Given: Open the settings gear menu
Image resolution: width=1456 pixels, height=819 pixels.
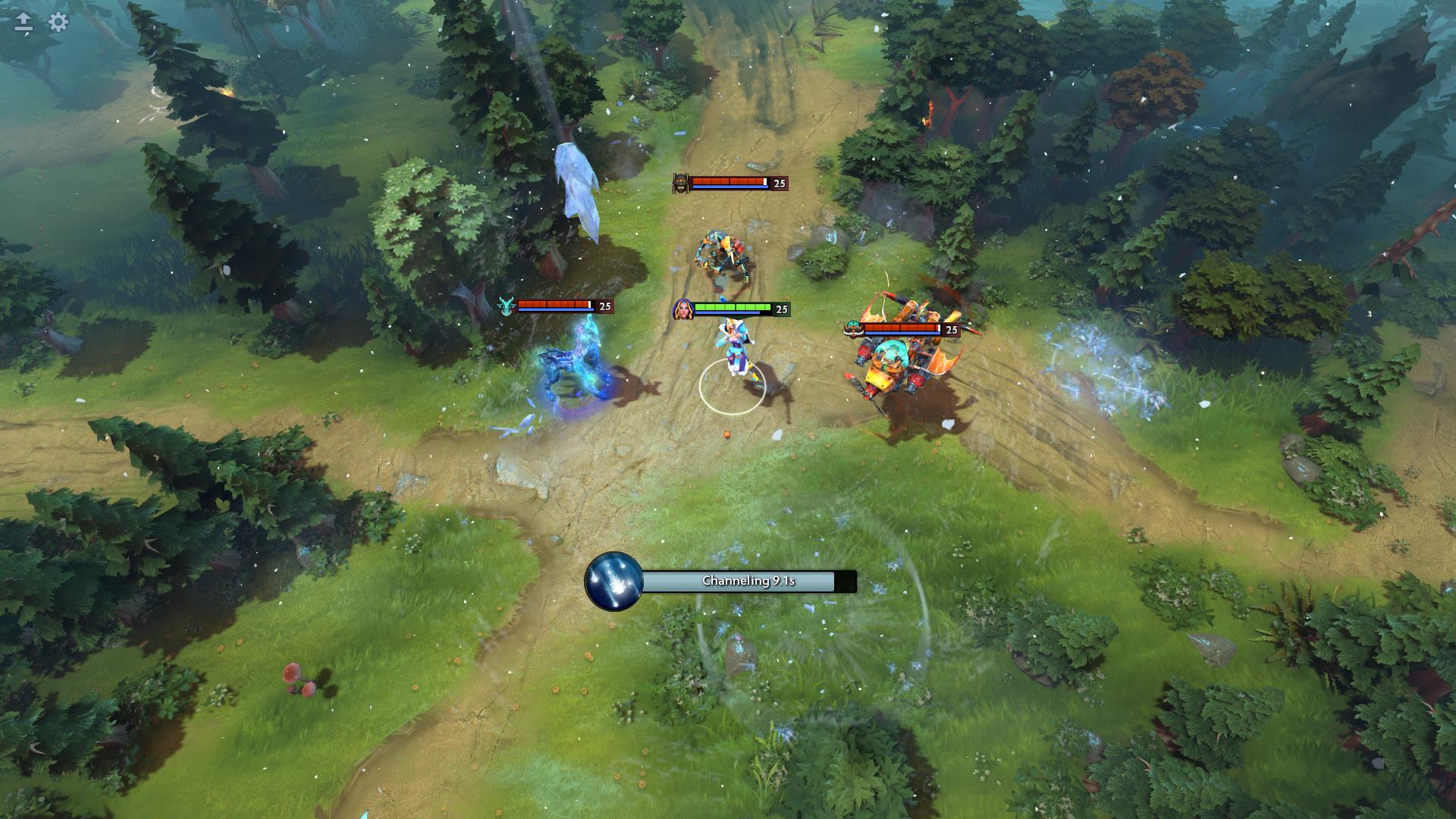Looking at the screenshot, I should tap(58, 22).
